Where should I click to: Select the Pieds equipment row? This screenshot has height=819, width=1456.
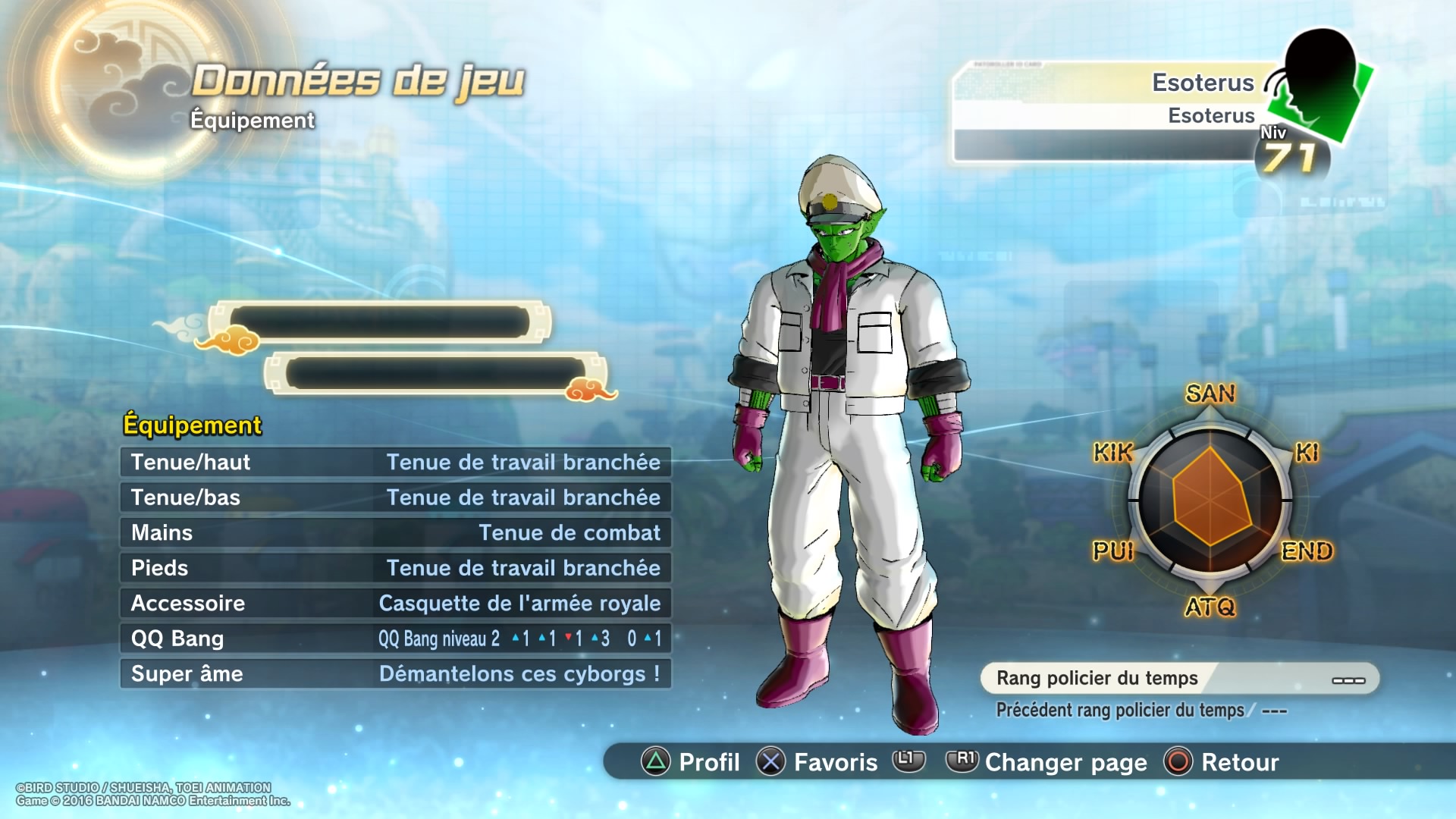394,568
